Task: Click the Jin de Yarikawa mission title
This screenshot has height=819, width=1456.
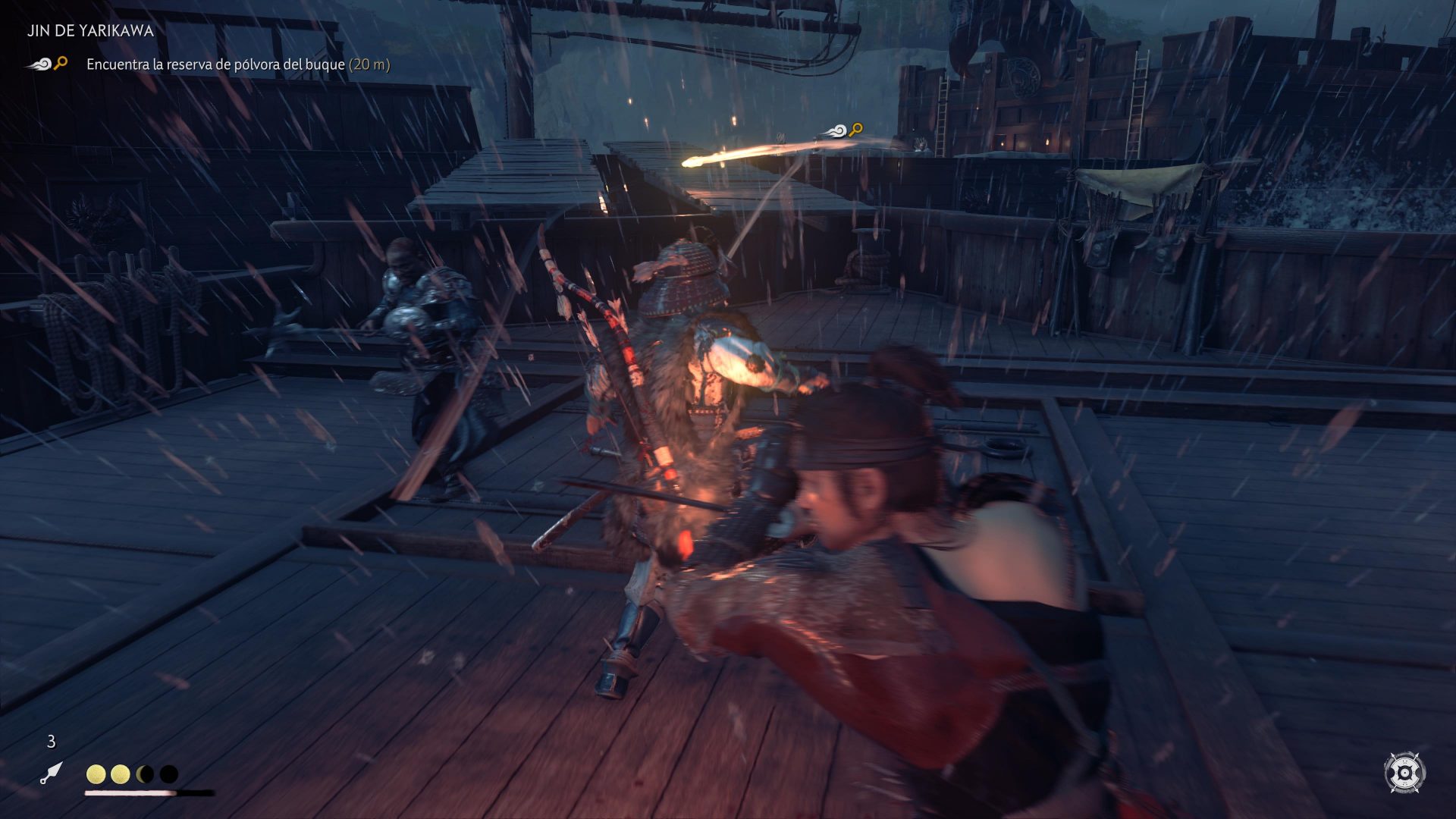Action: 90,31
